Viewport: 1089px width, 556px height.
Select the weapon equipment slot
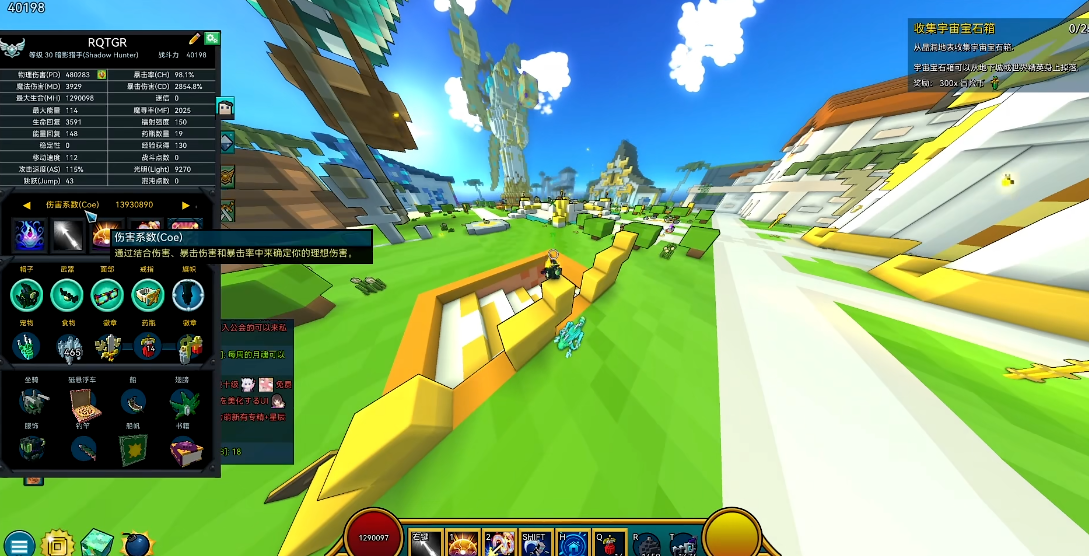(66, 294)
